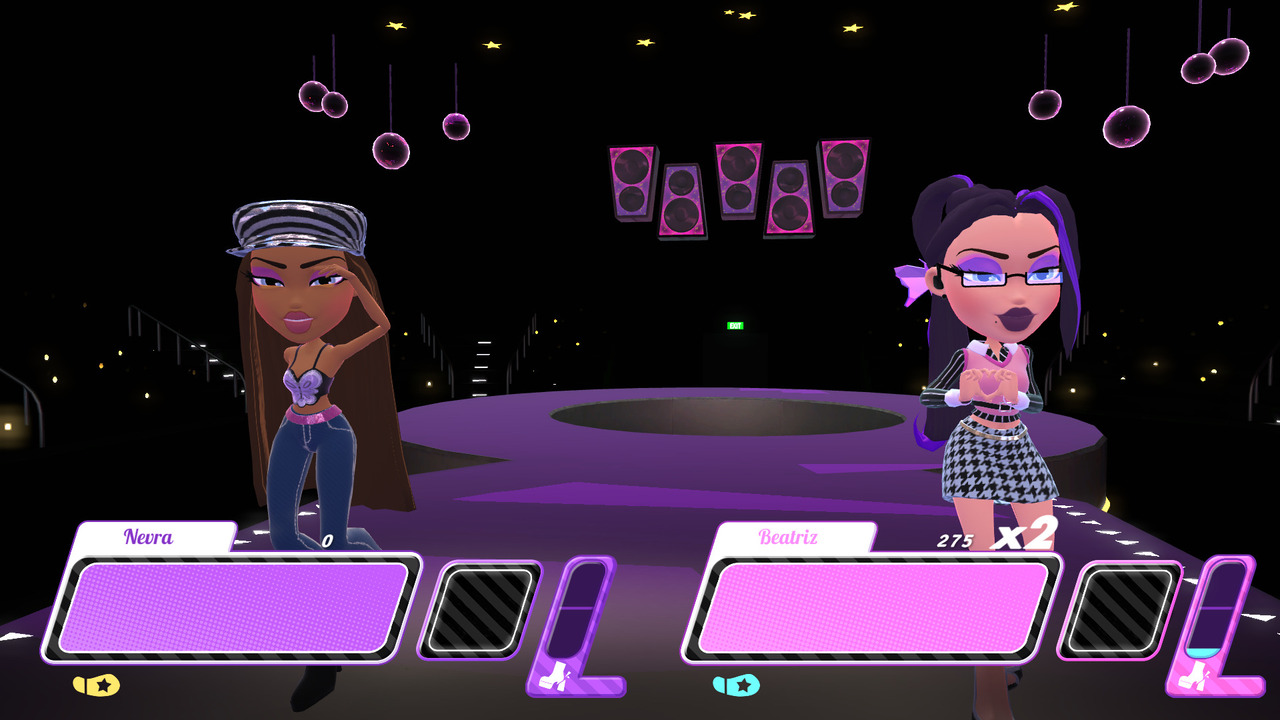Click the black striped diamond beside Nevra's bar
1280x720 pixels.
[x=478, y=610]
